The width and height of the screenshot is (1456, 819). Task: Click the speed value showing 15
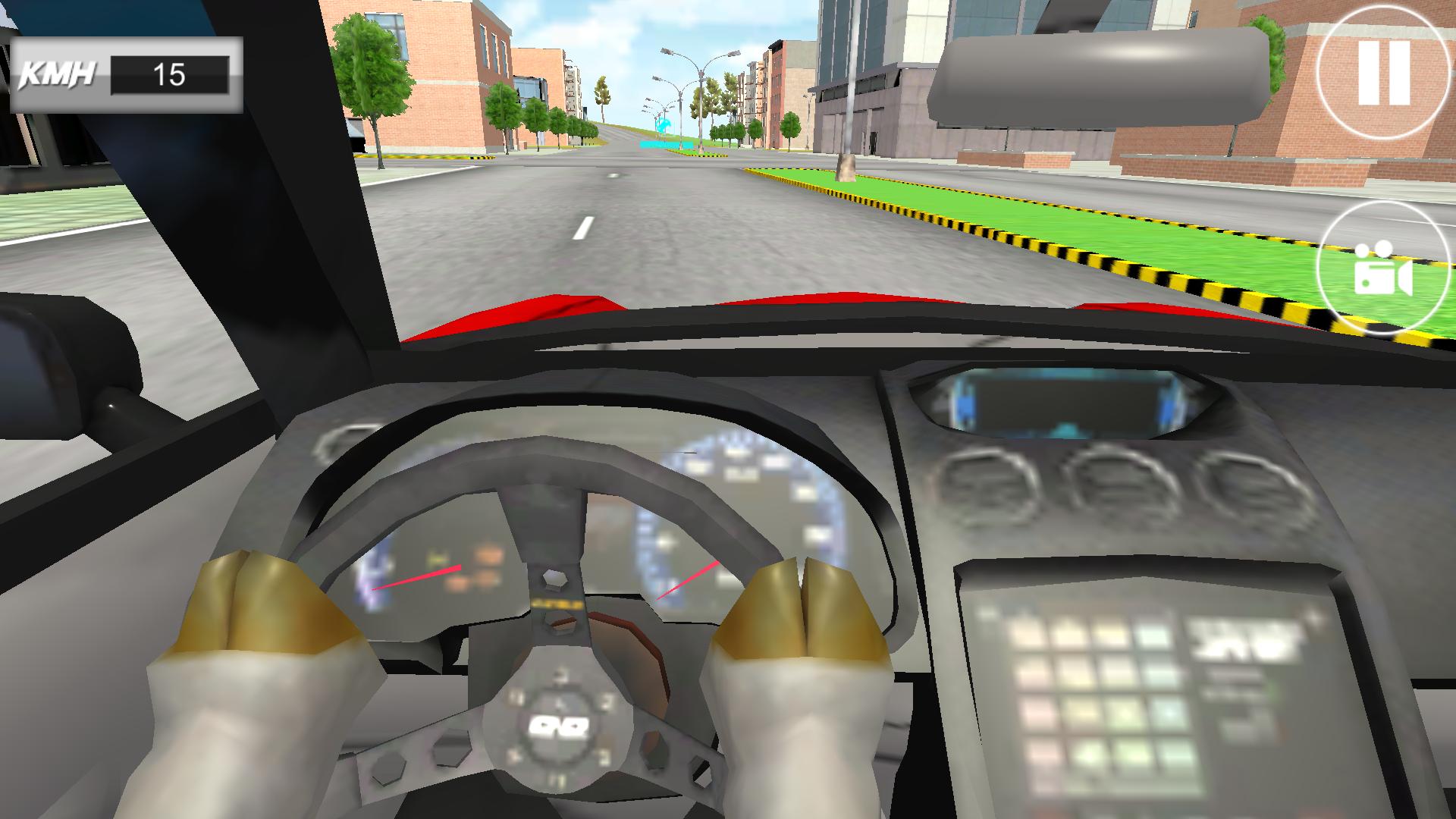click(171, 74)
